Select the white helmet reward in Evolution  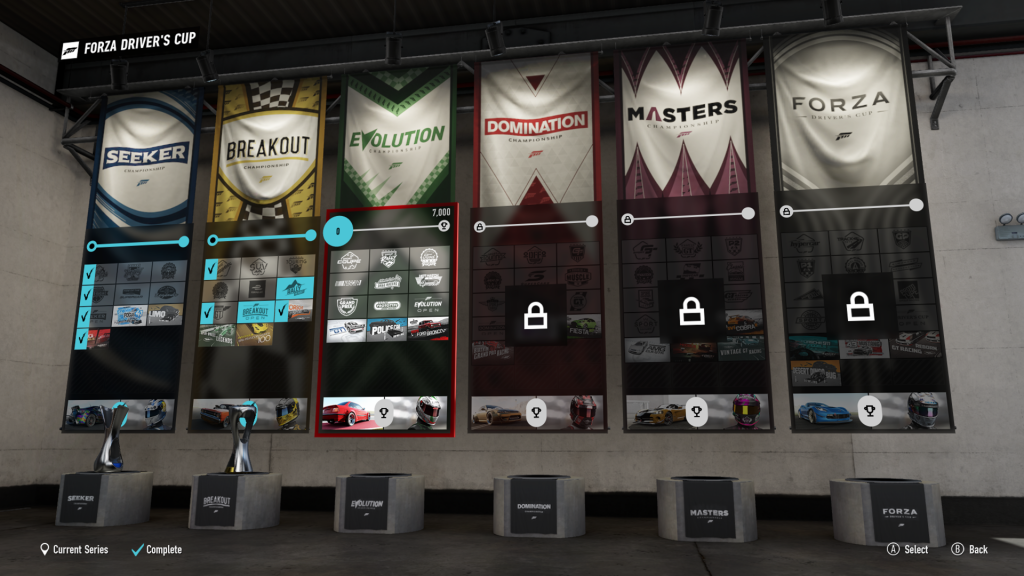coord(430,413)
